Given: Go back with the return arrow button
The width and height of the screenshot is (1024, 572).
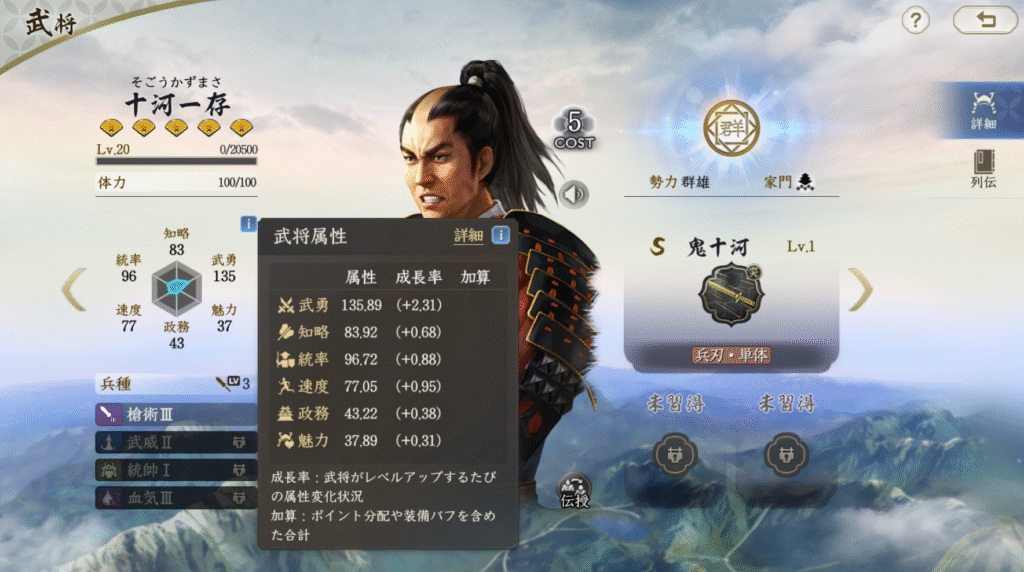Looking at the screenshot, I should [x=984, y=20].
